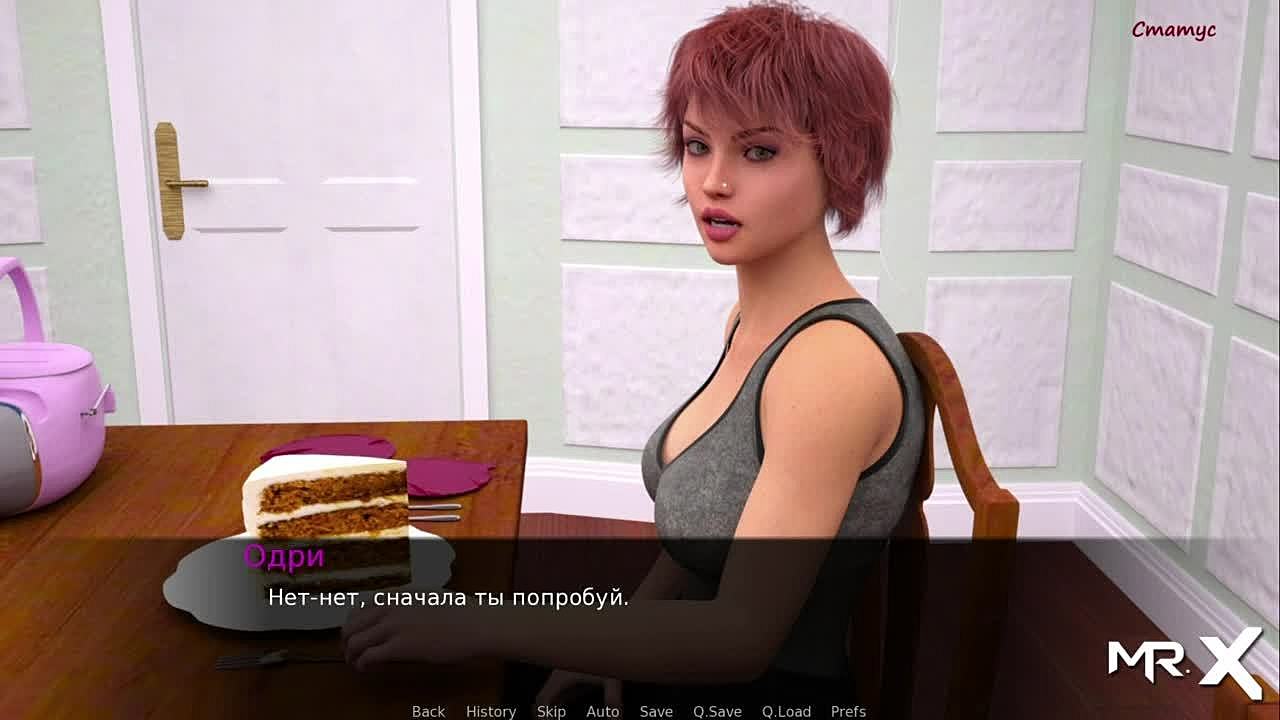Activate Skip mode
Screen dimensions: 1280x720
pyautogui.click(x=551, y=711)
